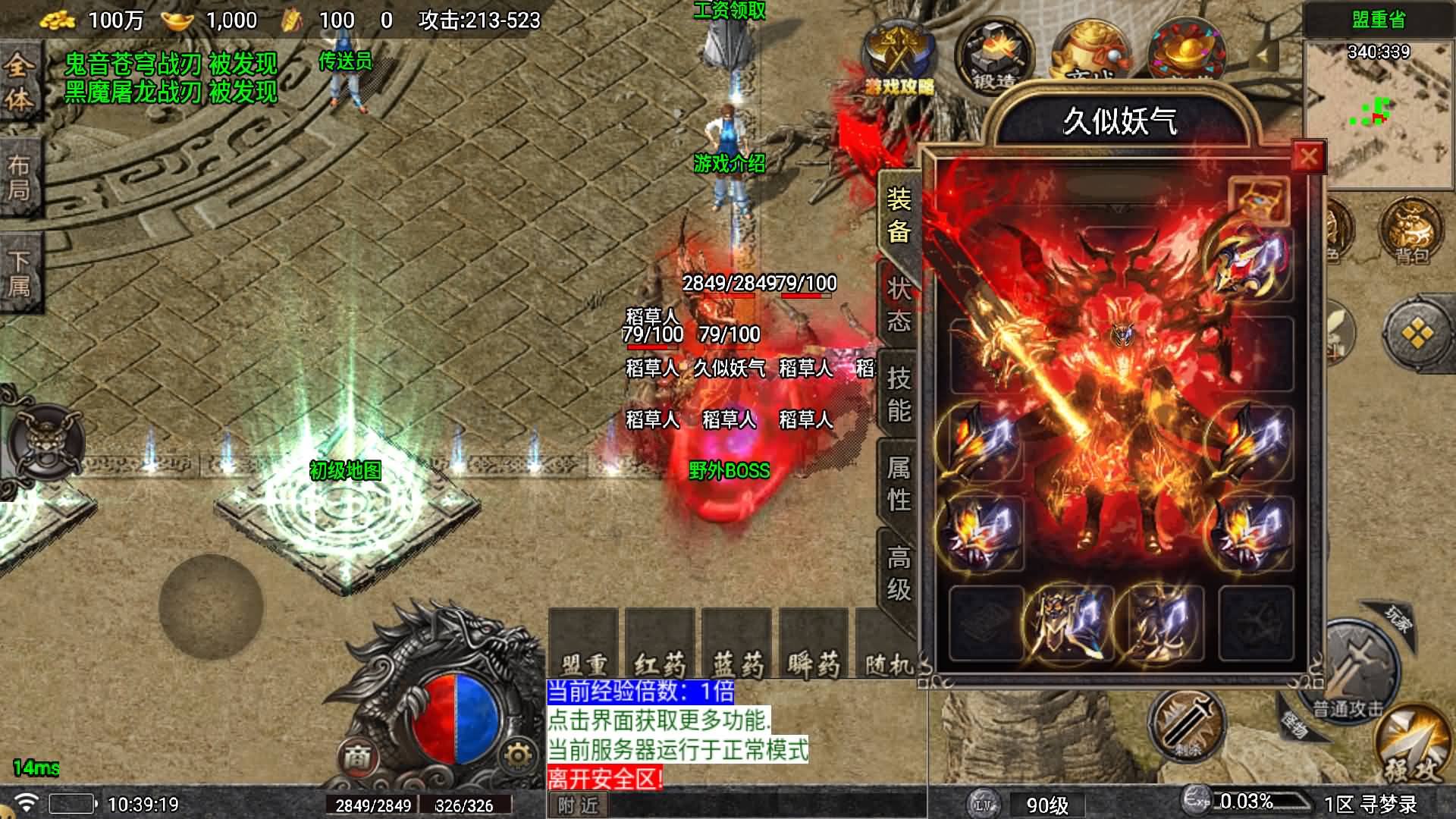Viewport: 1456px width, 819px height.
Task: Use the 红药 red potion slot
Action: 660,645
